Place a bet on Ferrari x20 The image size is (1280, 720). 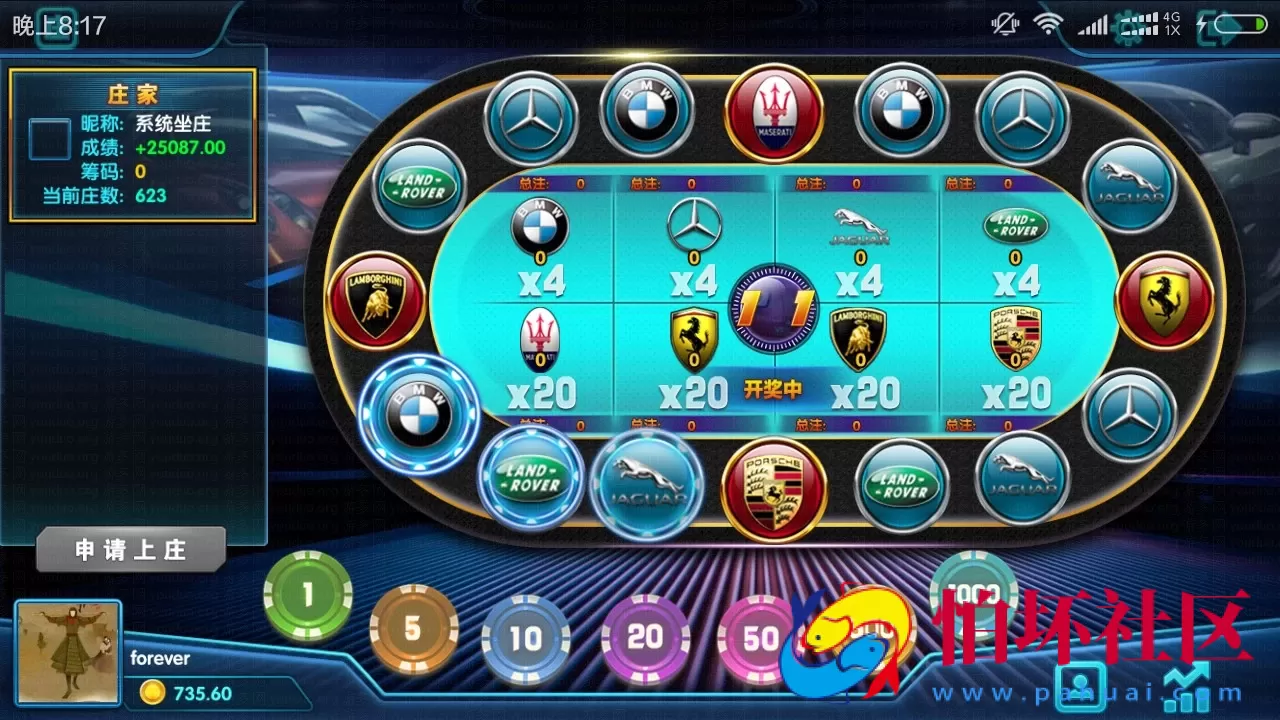pos(695,360)
